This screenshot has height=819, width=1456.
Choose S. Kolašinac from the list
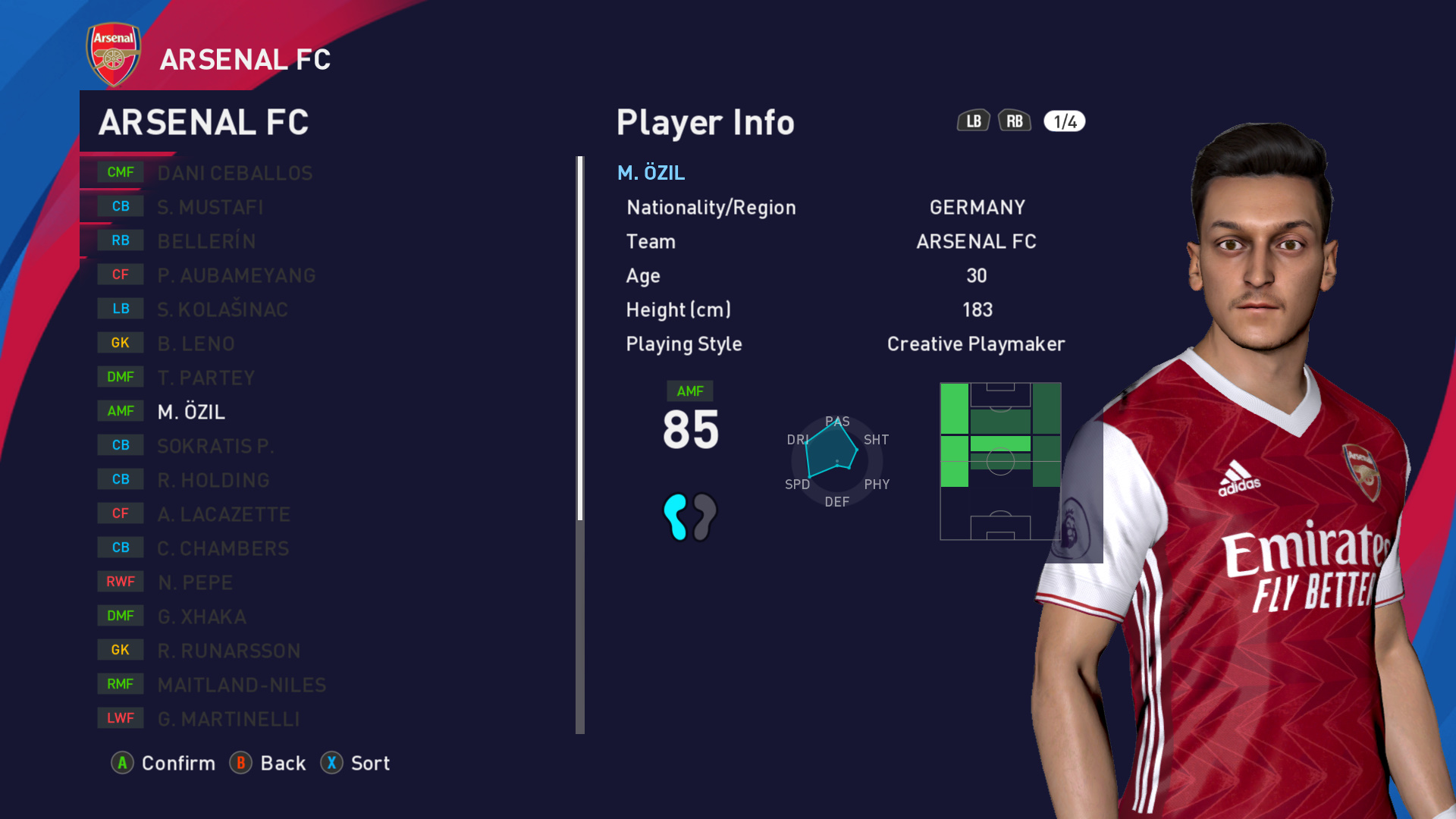(222, 309)
